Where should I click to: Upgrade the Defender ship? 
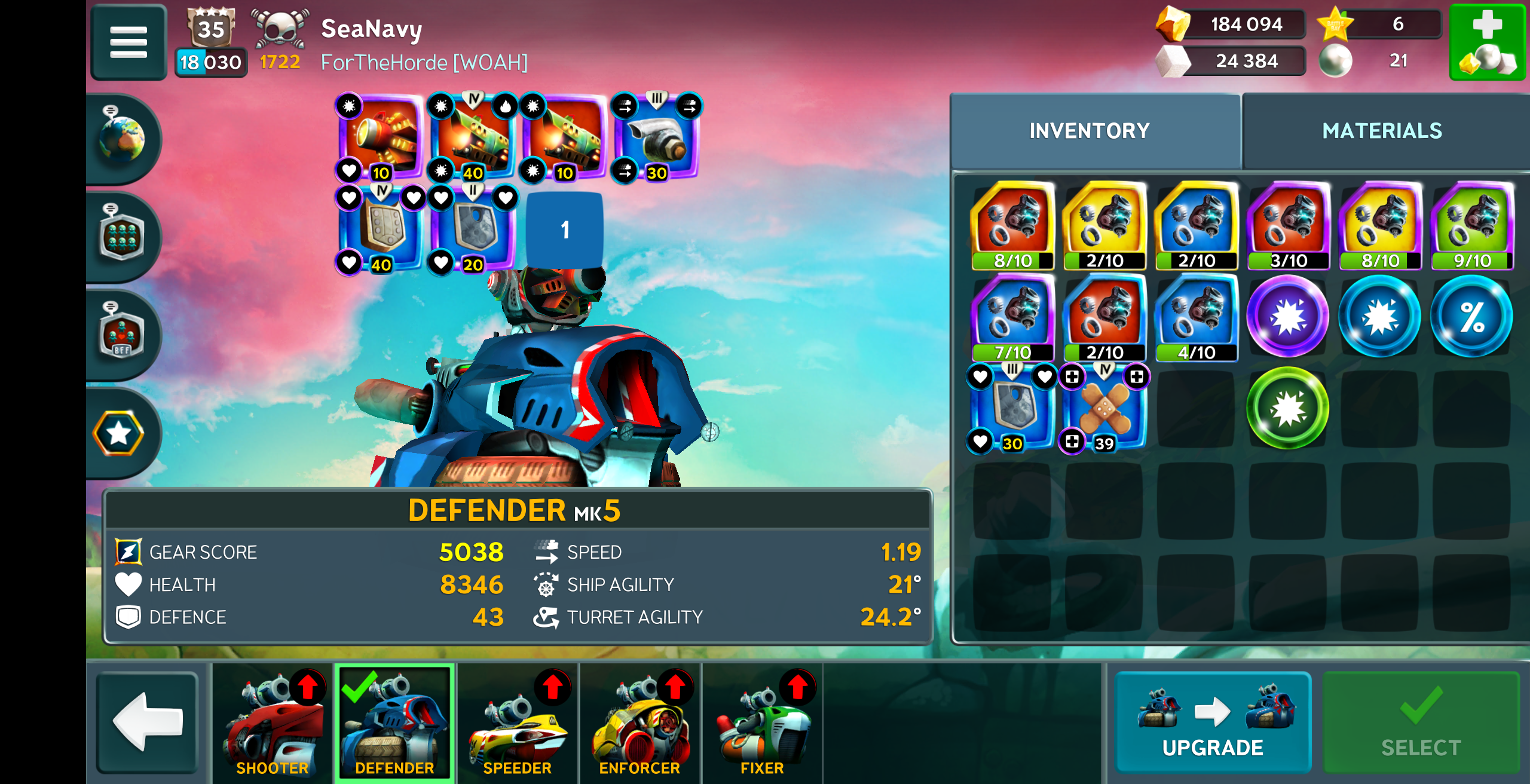tap(1213, 722)
